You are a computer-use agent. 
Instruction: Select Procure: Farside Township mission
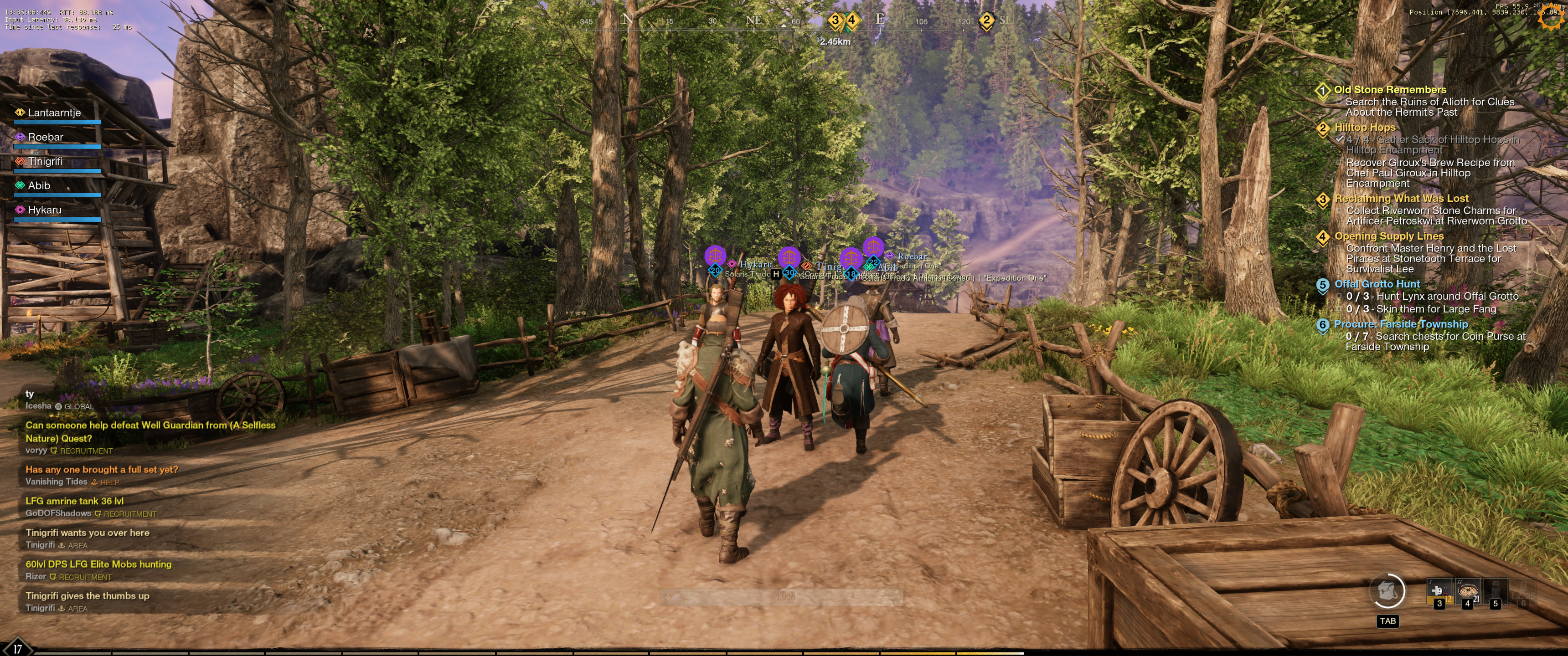pyautogui.click(x=1401, y=324)
